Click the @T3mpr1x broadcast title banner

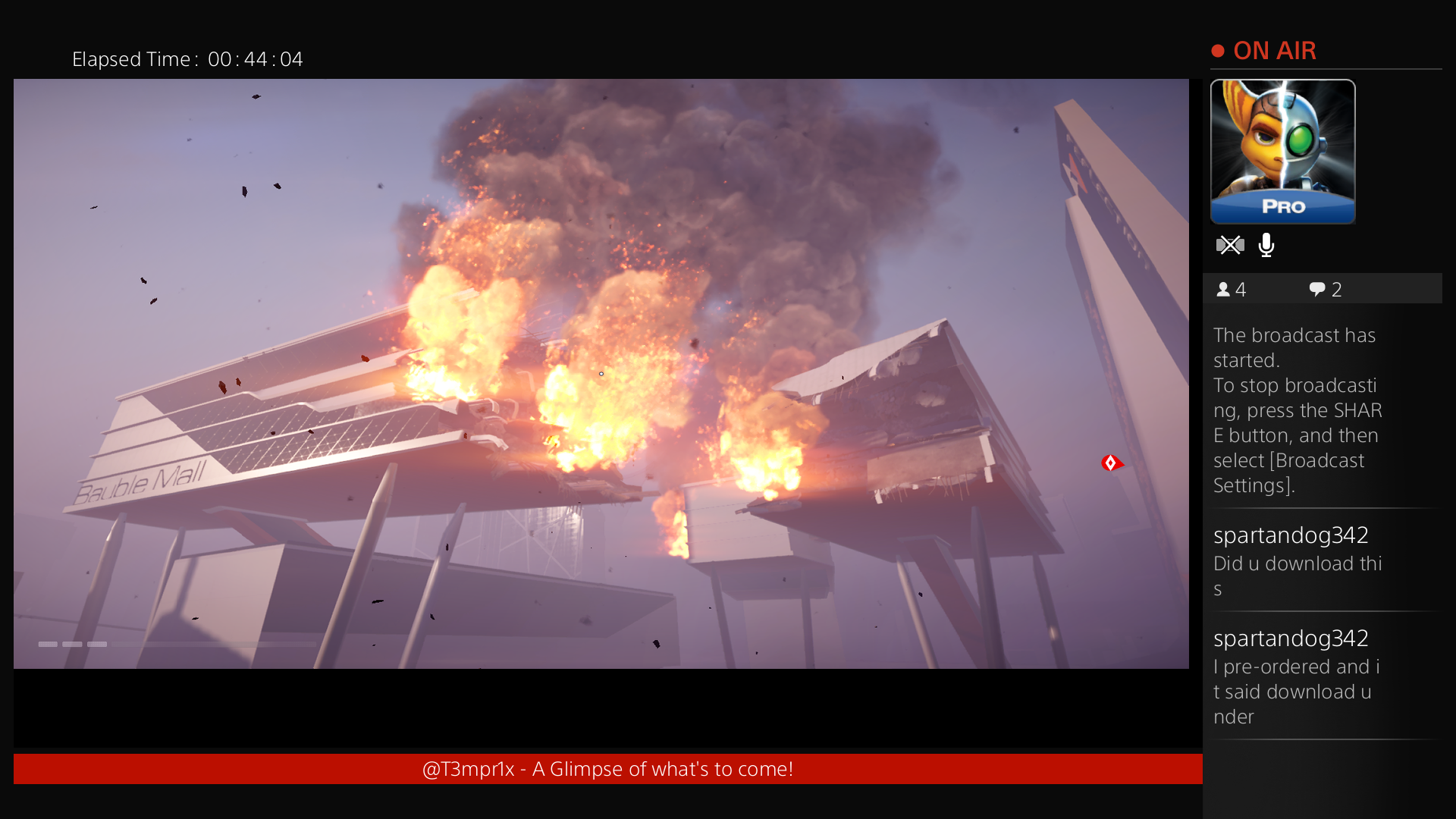(x=607, y=768)
